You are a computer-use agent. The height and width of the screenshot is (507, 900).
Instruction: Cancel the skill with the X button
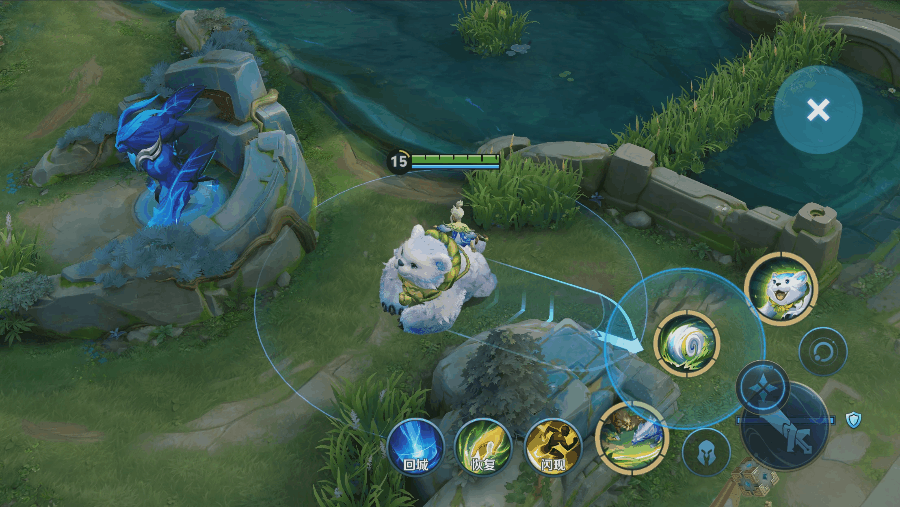[818, 110]
